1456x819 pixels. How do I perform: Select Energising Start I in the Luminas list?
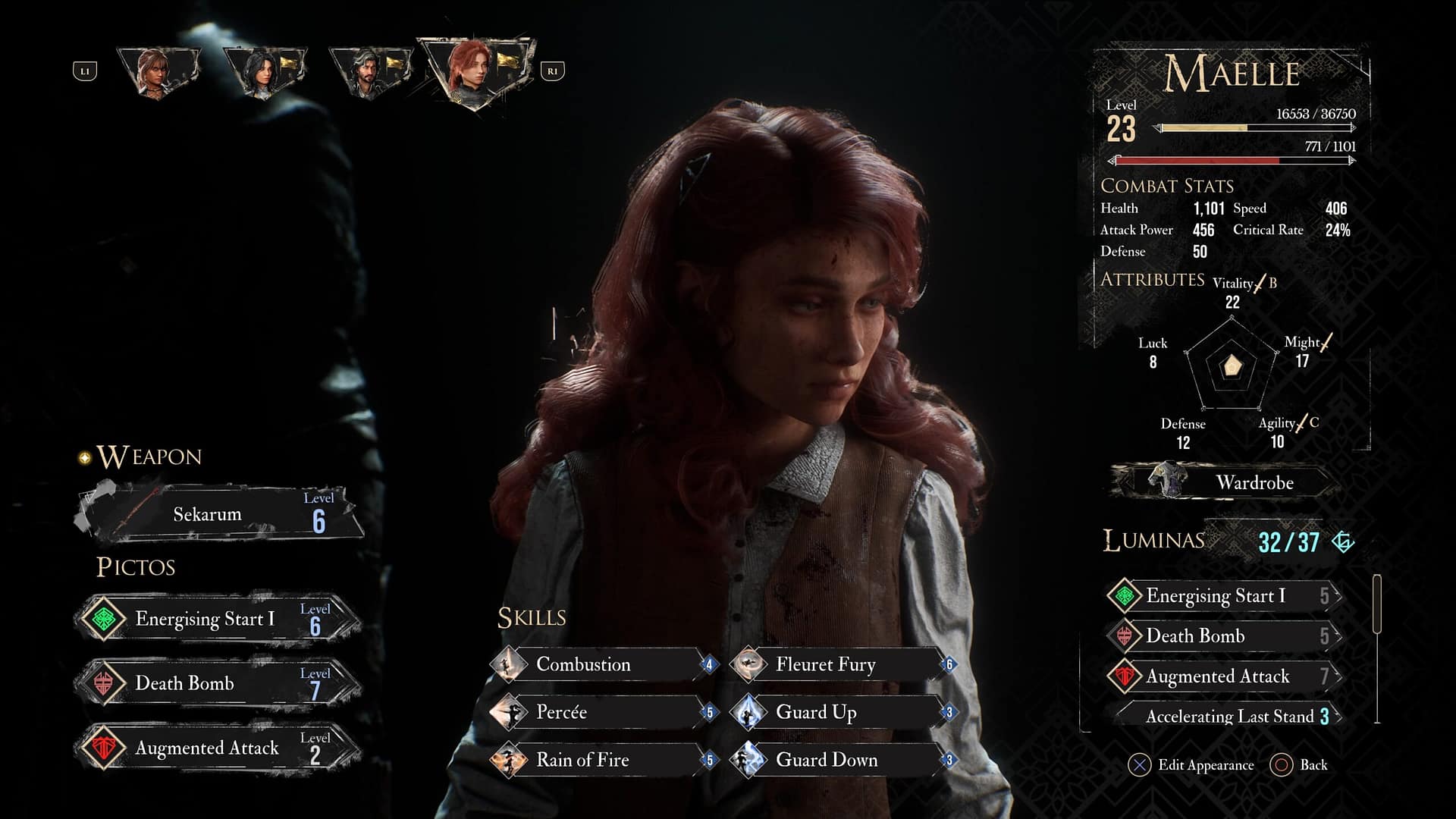1225,596
